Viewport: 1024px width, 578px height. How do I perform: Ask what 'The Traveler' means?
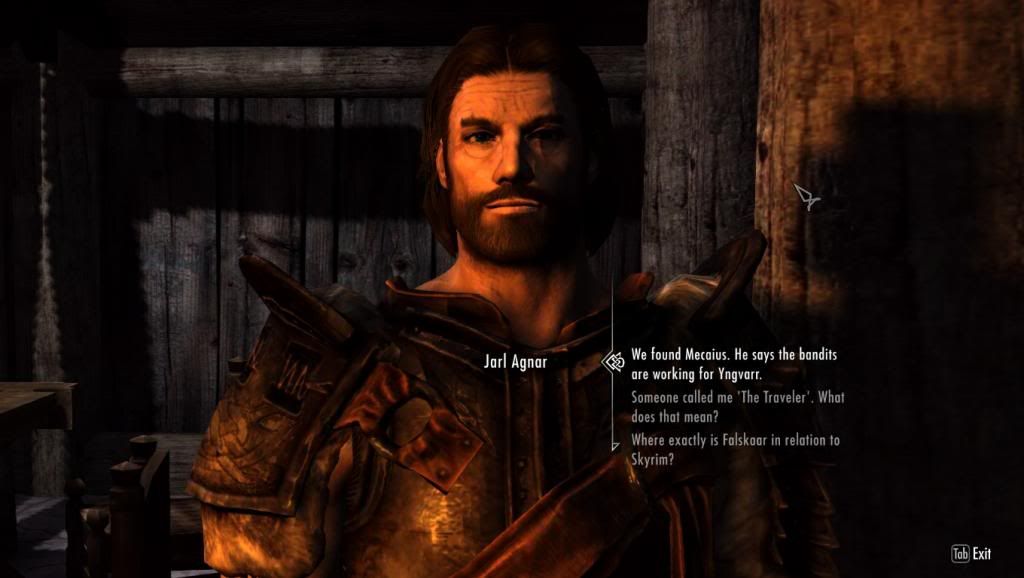coord(737,407)
